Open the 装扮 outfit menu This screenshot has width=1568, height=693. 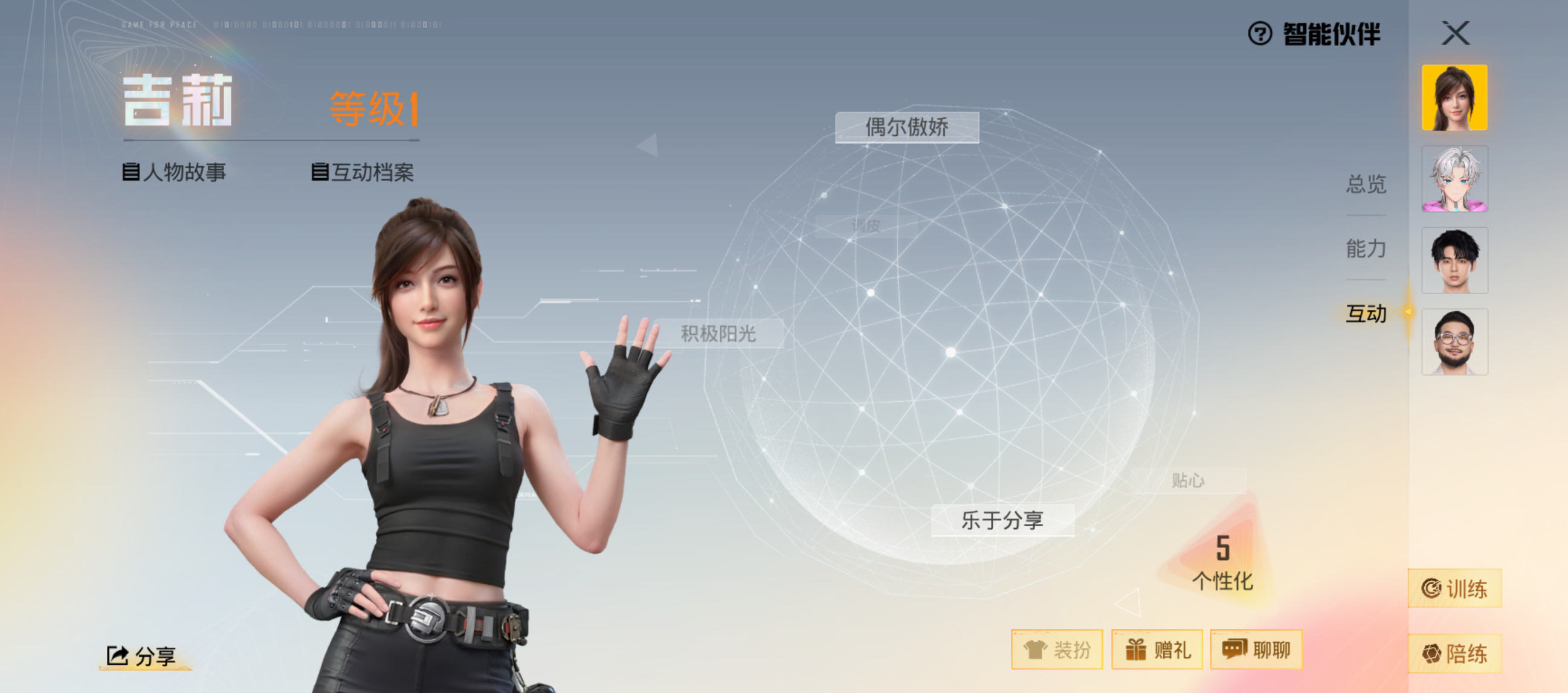click(1057, 650)
